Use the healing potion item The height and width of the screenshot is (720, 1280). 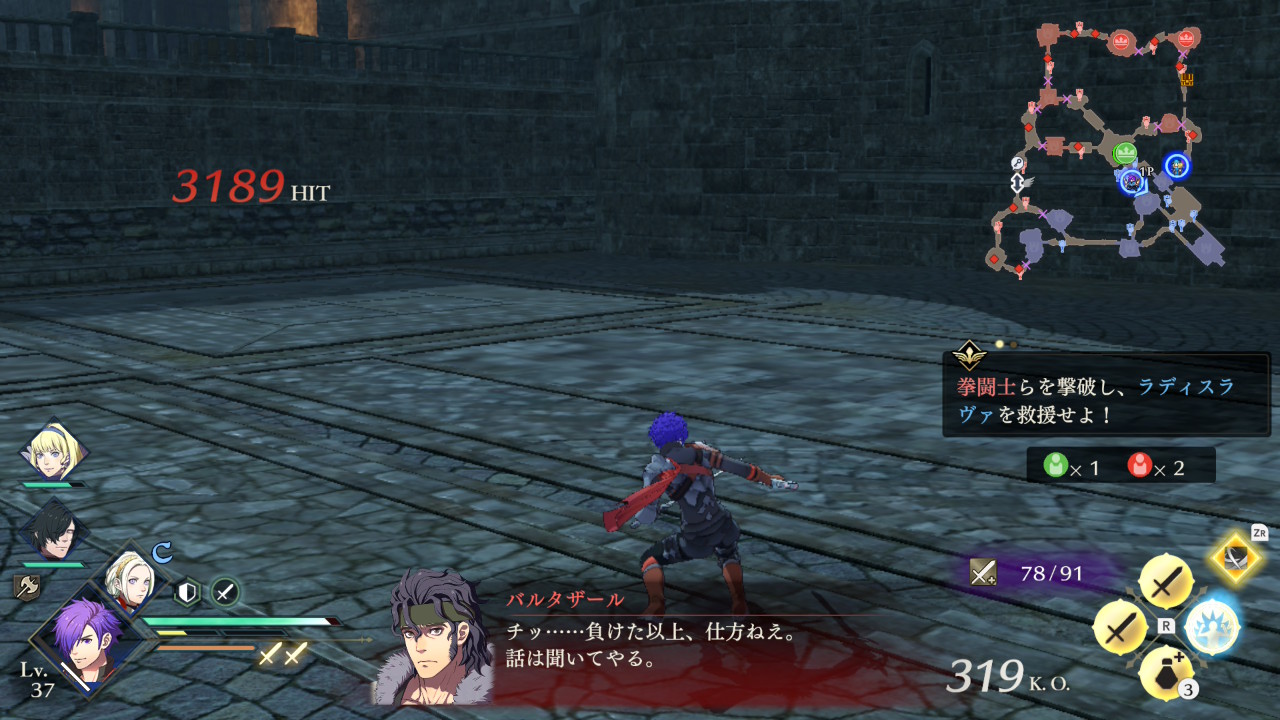click(1165, 672)
